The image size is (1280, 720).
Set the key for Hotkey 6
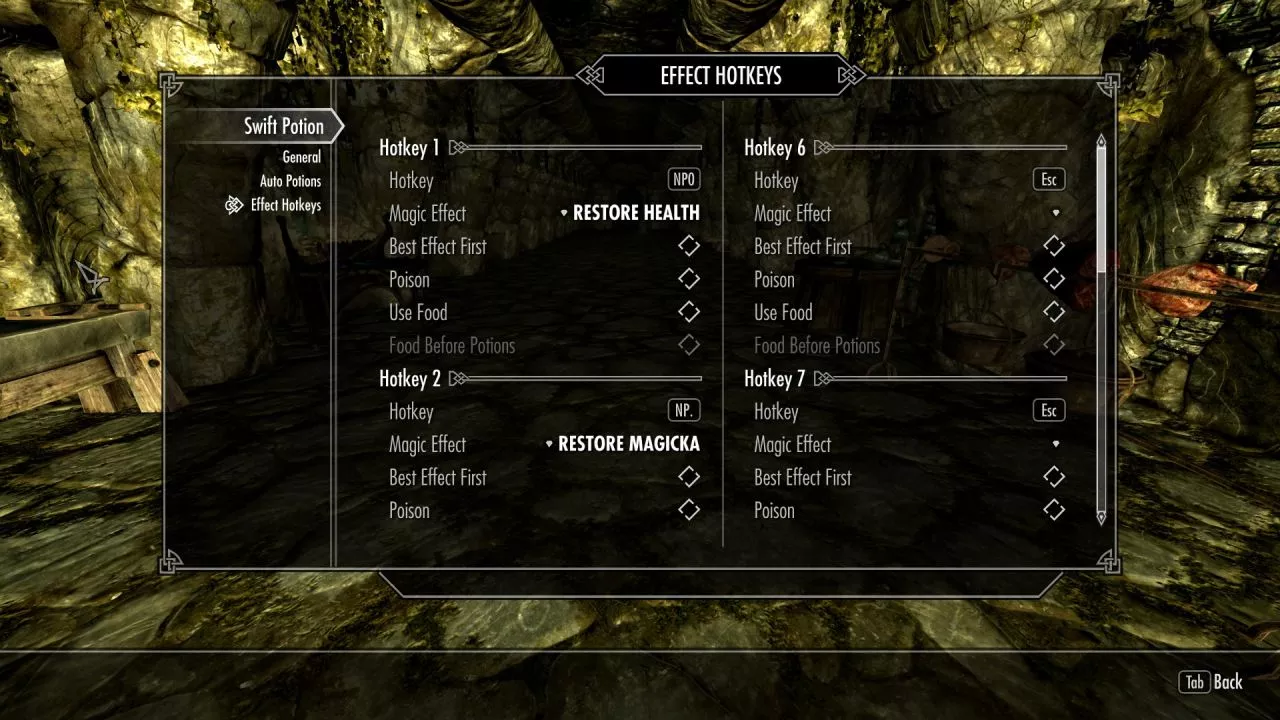[1049, 180]
